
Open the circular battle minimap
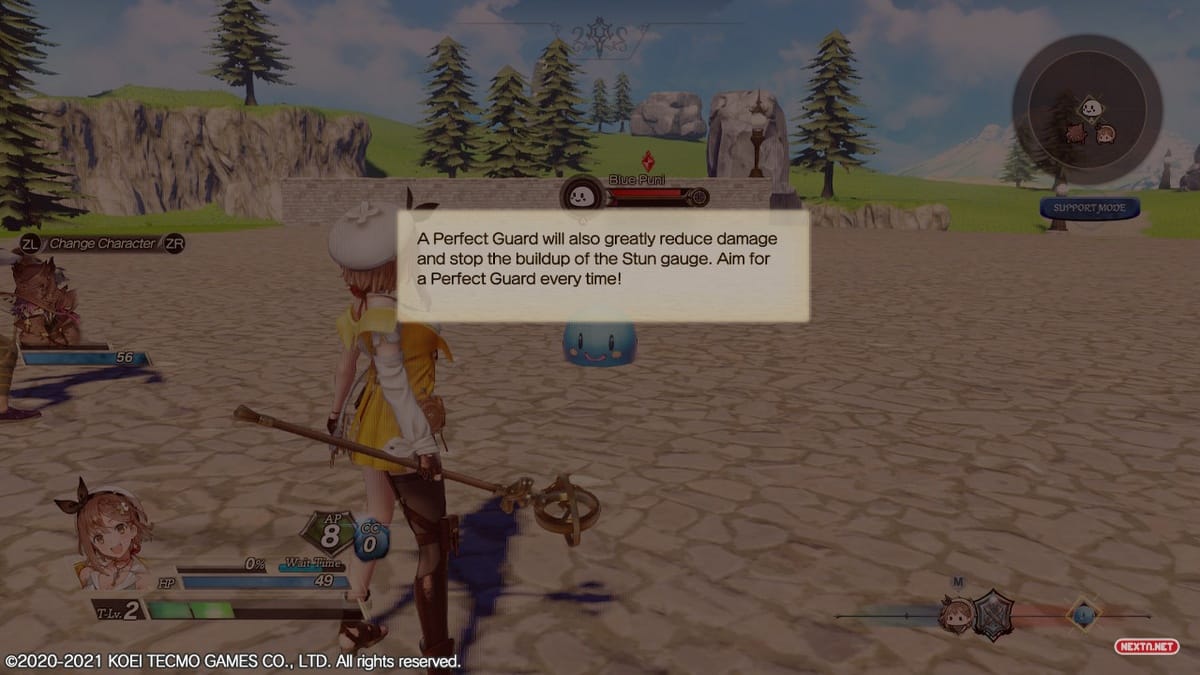(x=1087, y=109)
